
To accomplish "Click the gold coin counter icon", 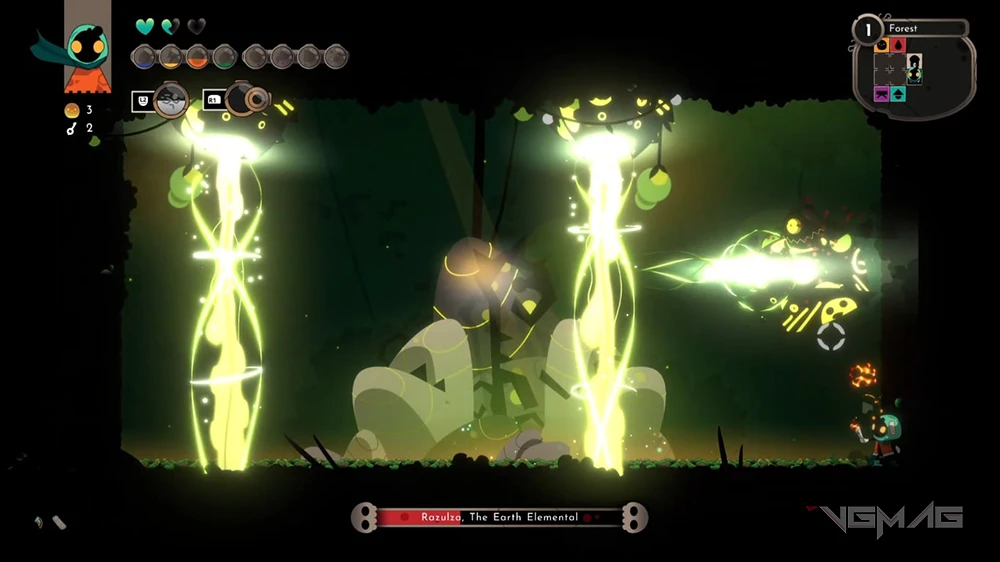I will click(x=72, y=110).
